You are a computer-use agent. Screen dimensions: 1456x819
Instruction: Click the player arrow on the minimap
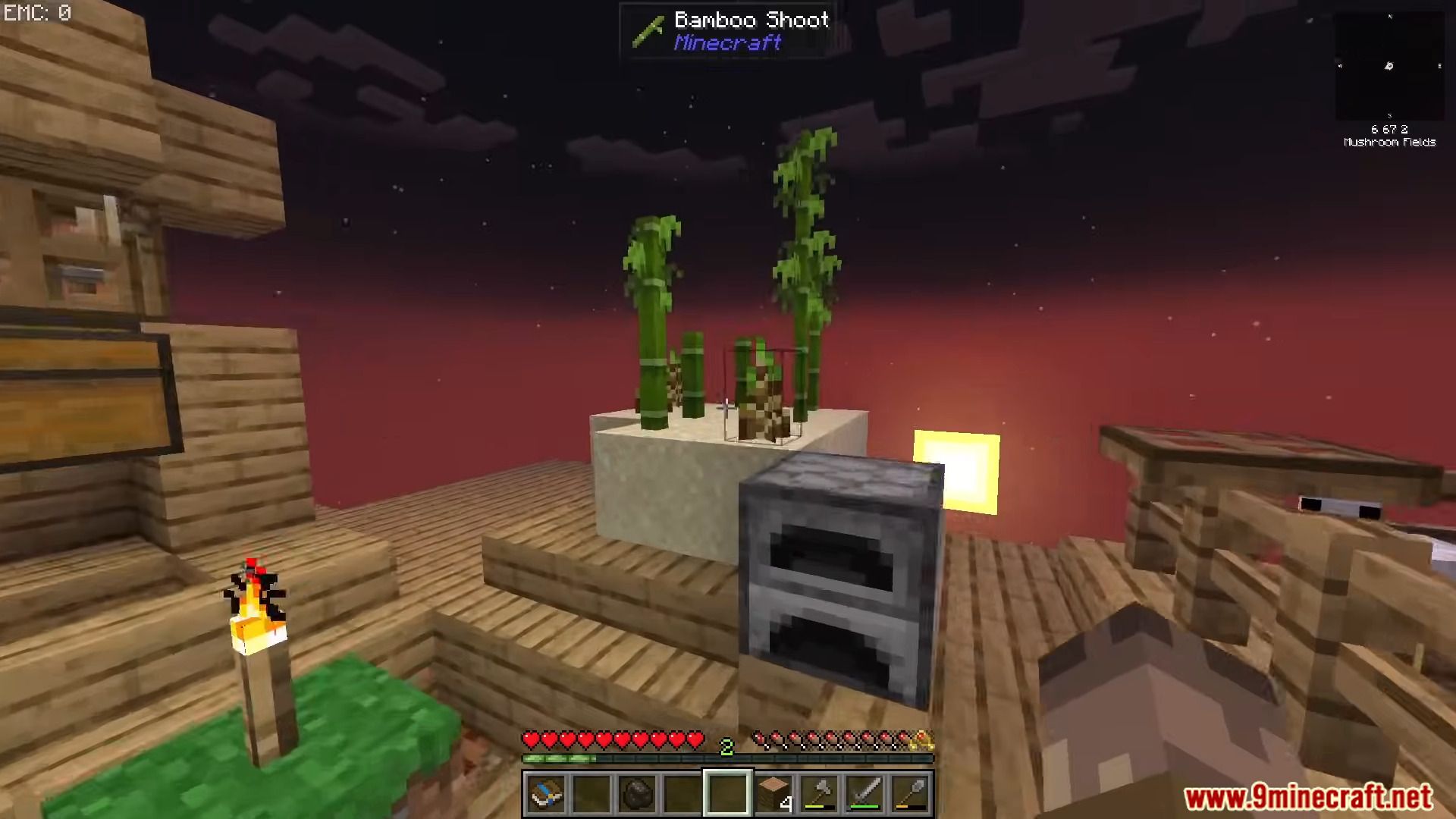[1390, 67]
